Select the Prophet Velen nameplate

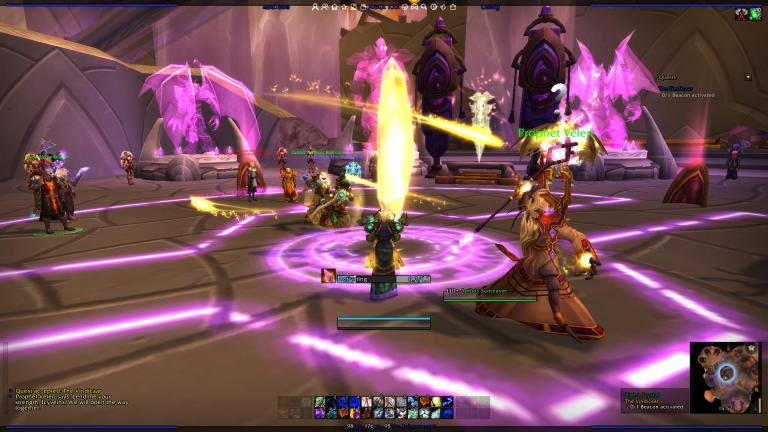point(556,132)
